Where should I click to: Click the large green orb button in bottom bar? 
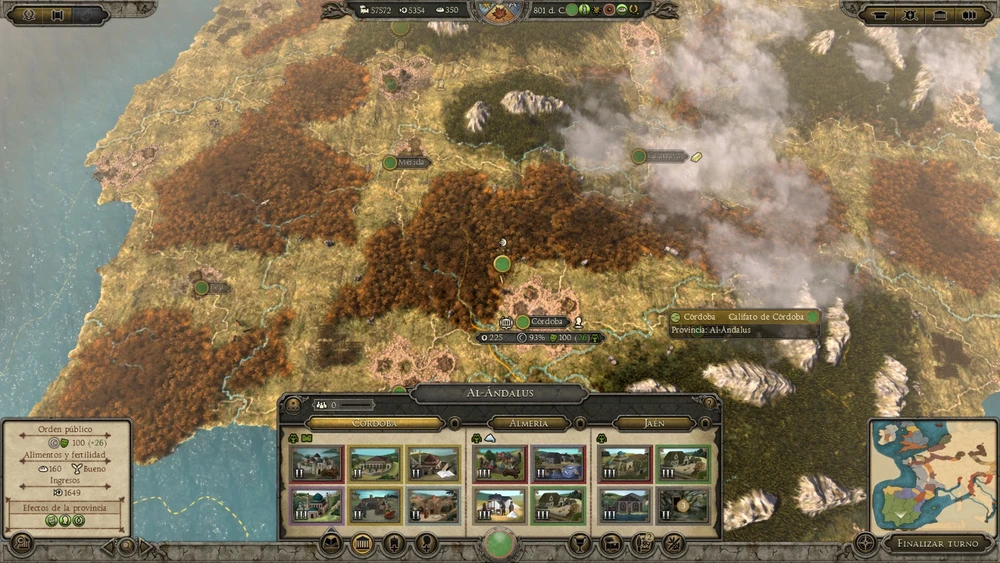[499, 544]
